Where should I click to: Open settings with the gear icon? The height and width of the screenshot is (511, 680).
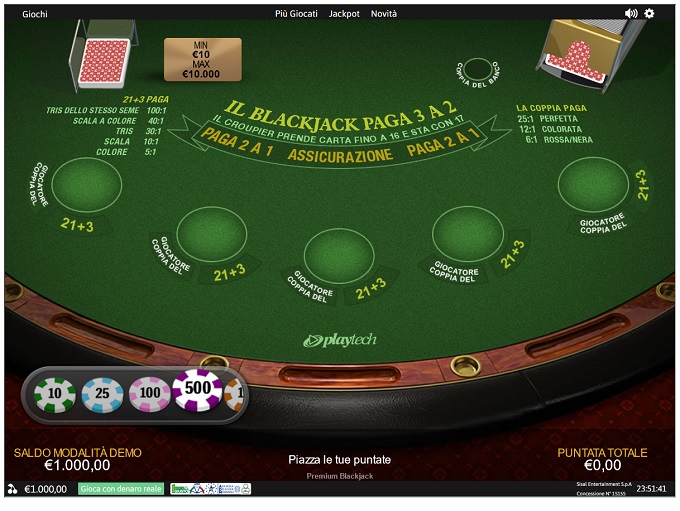coord(650,14)
